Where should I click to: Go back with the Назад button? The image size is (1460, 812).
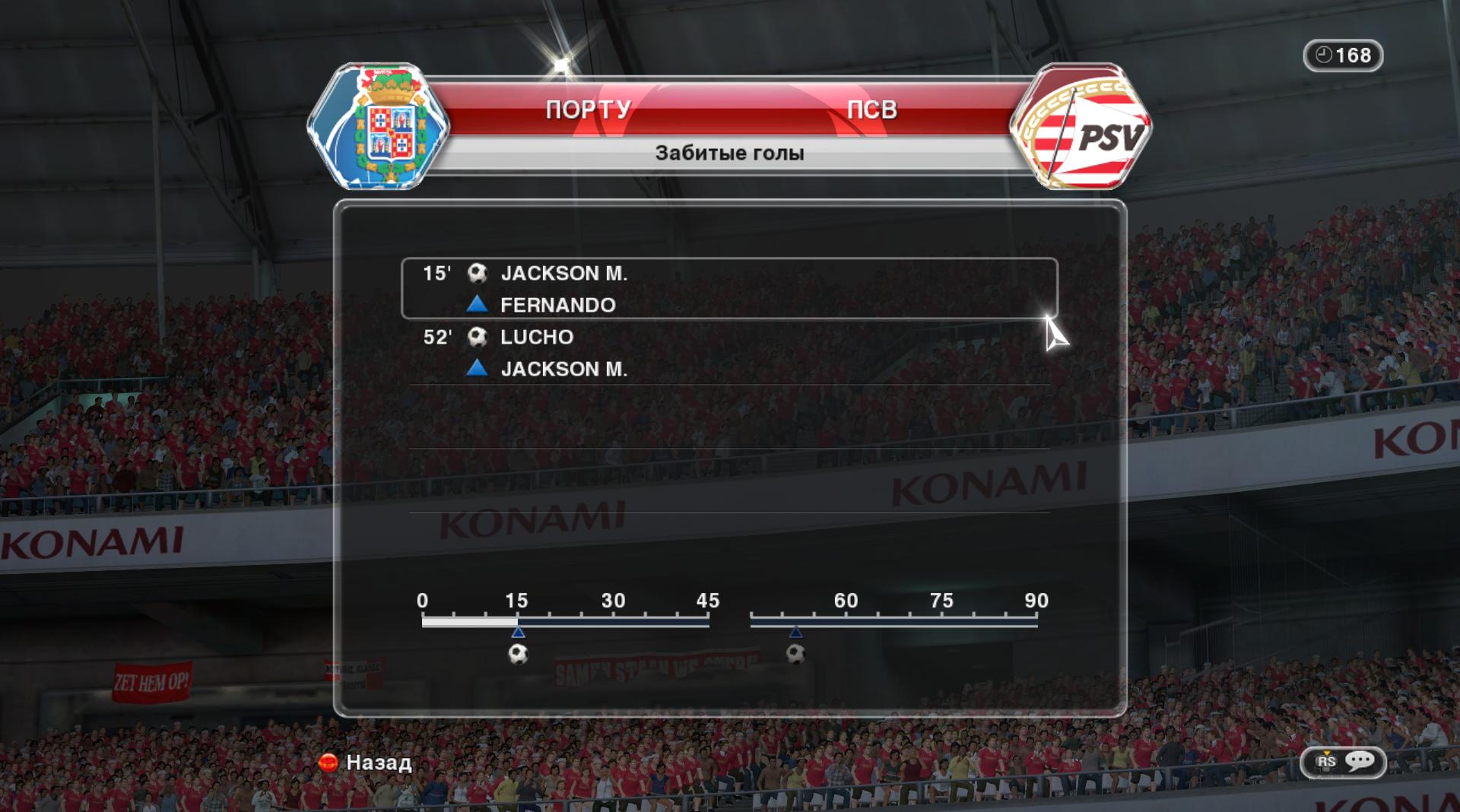pos(367,763)
